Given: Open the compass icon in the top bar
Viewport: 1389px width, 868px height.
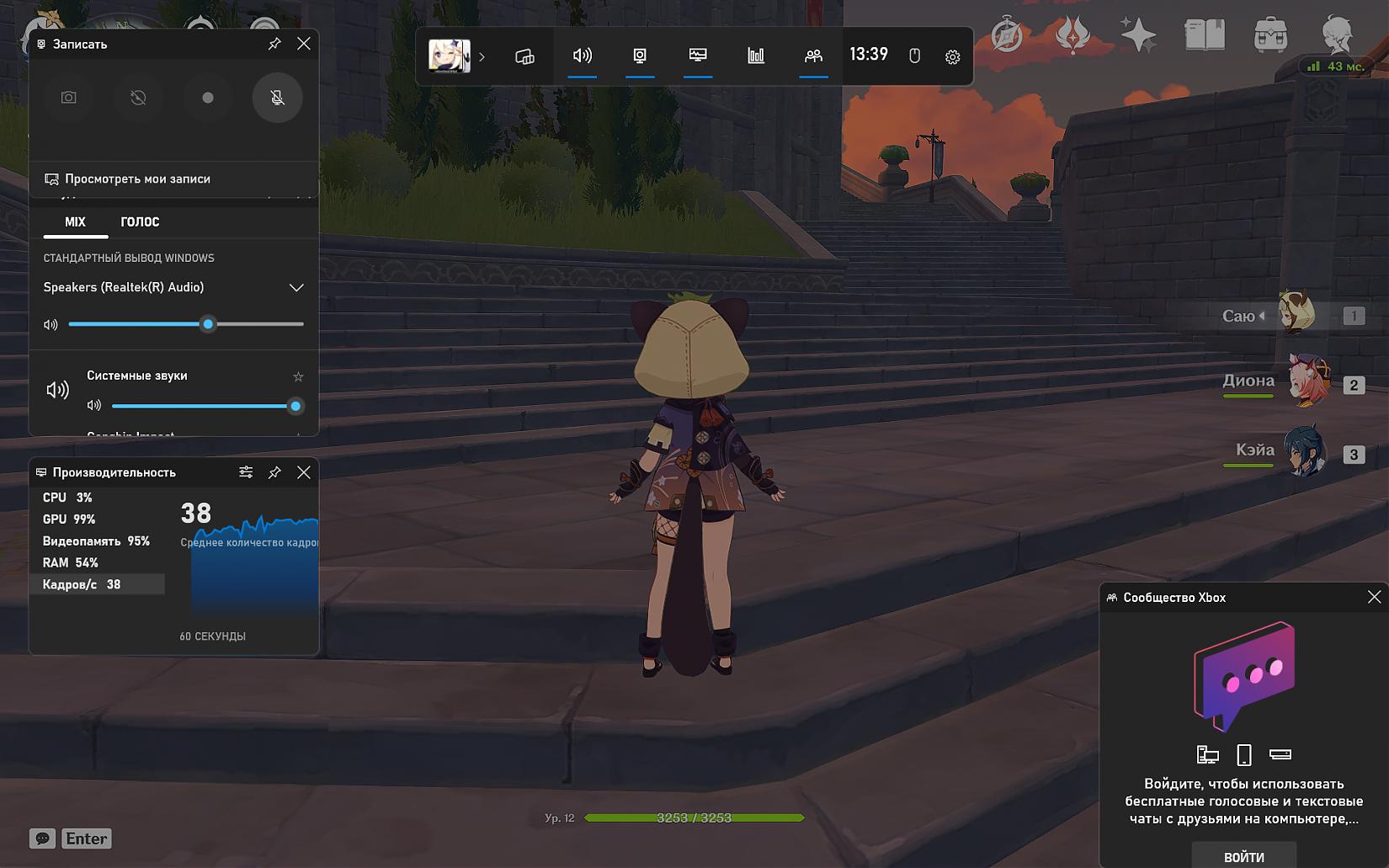Looking at the screenshot, I should (1007, 35).
